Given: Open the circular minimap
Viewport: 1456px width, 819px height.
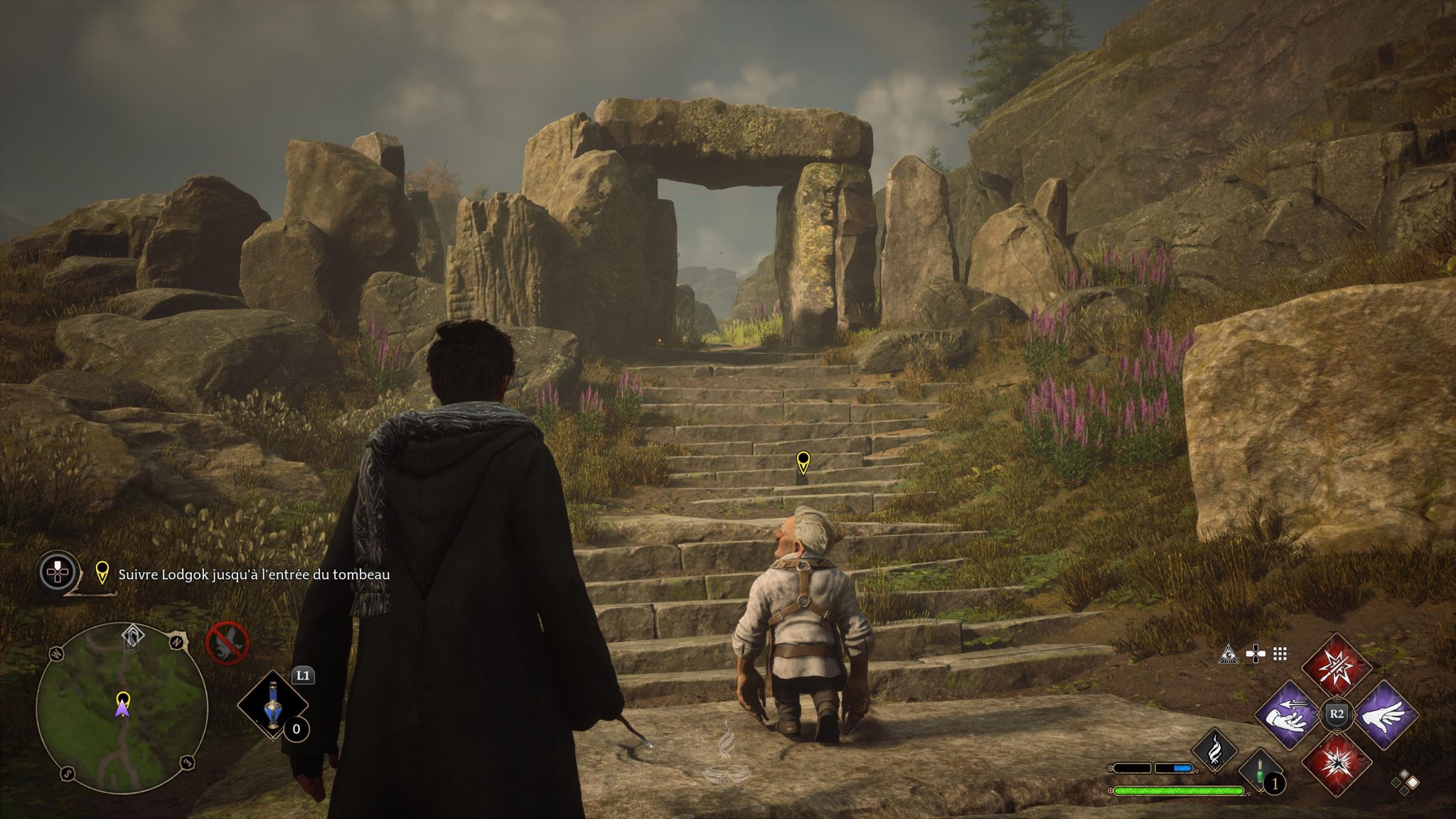Looking at the screenshot, I should (x=122, y=708).
